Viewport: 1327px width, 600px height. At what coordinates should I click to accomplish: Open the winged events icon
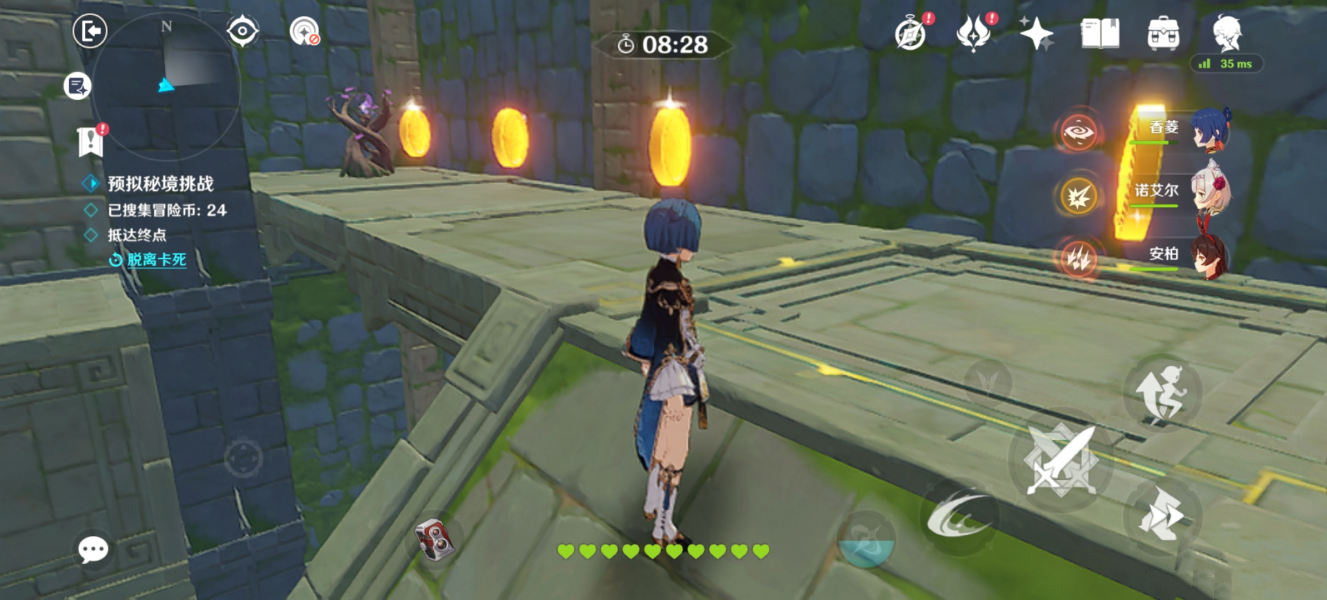973,34
